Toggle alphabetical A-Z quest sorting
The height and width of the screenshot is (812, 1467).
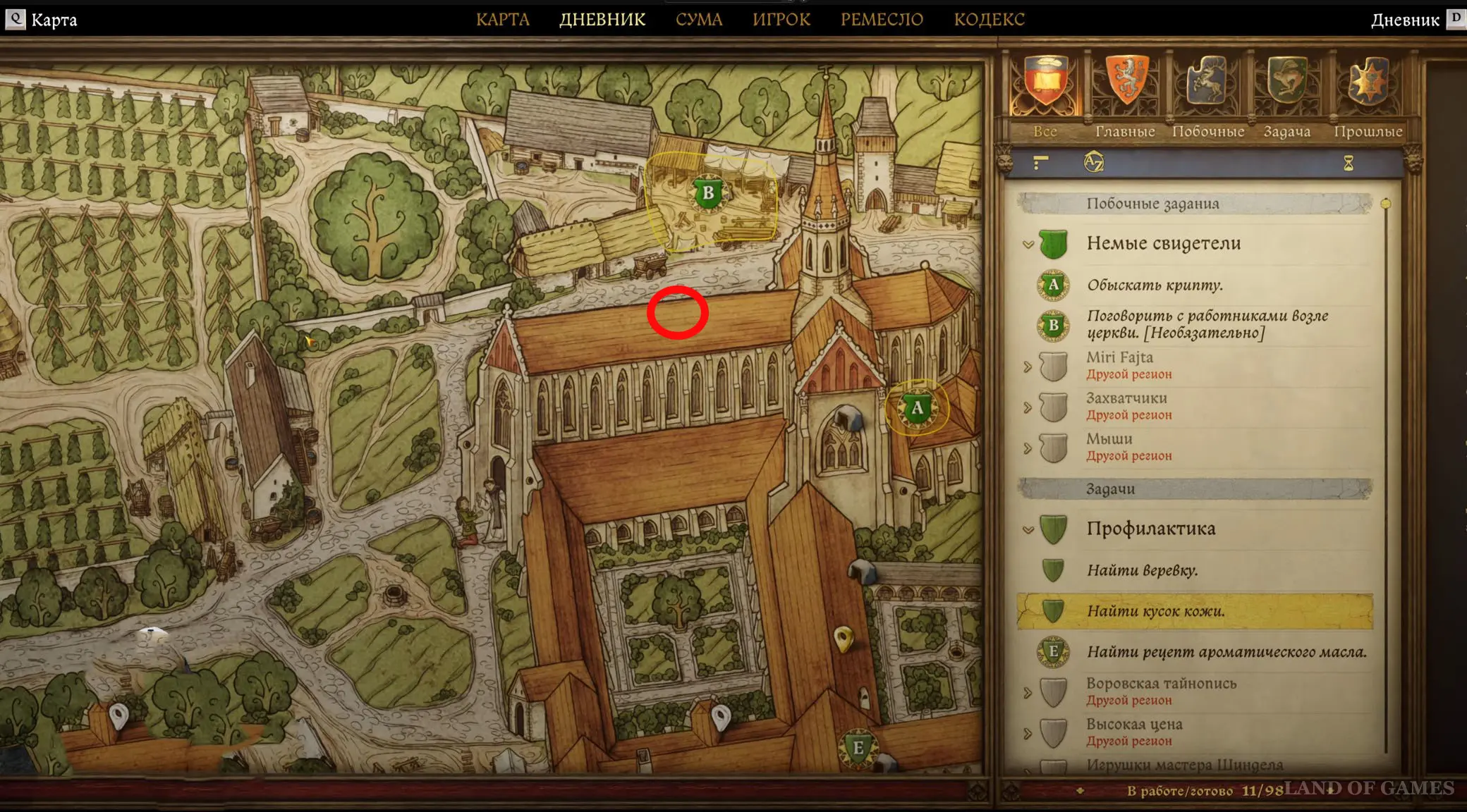click(x=1093, y=164)
